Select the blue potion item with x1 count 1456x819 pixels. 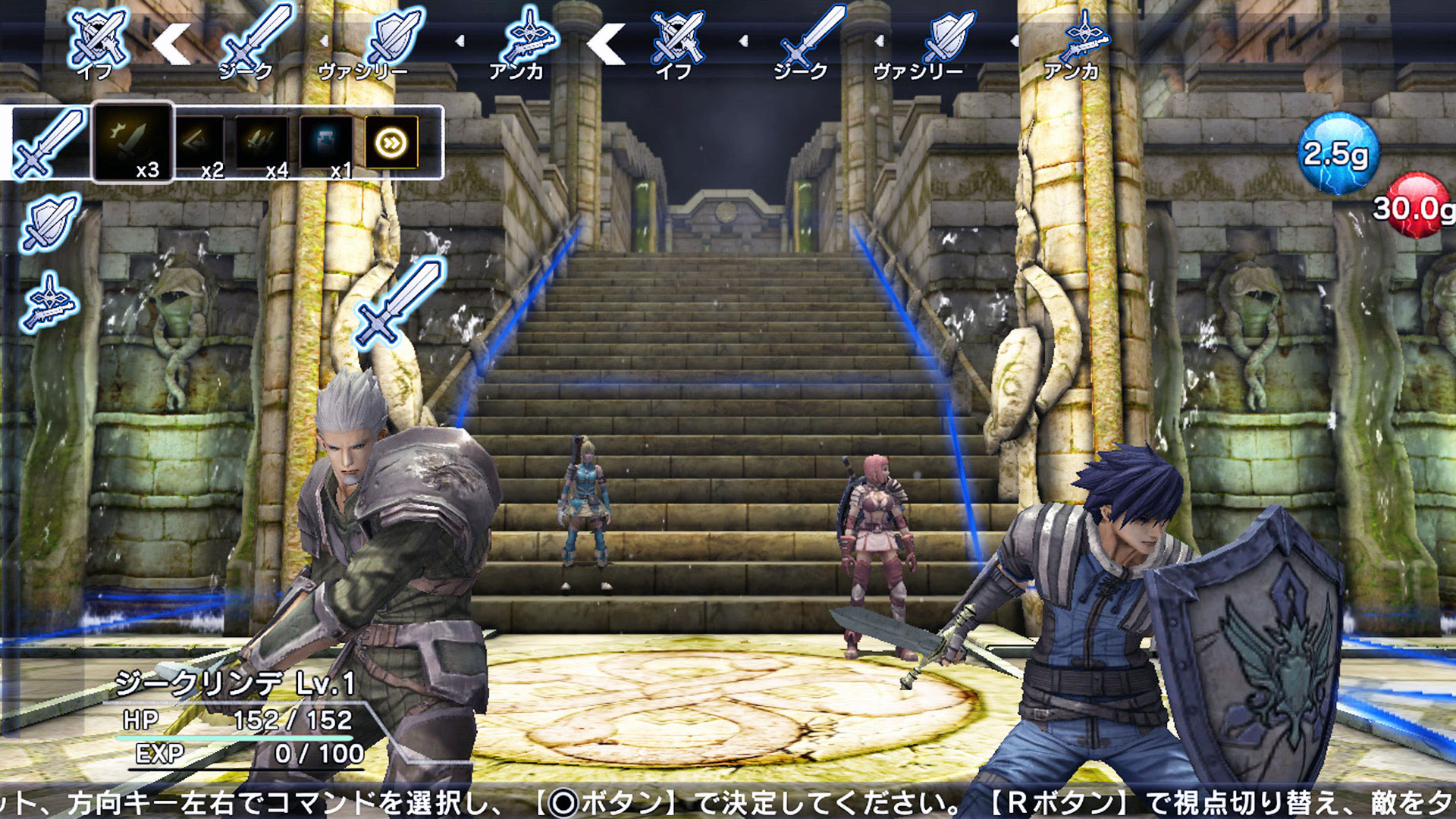click(325, 140)
